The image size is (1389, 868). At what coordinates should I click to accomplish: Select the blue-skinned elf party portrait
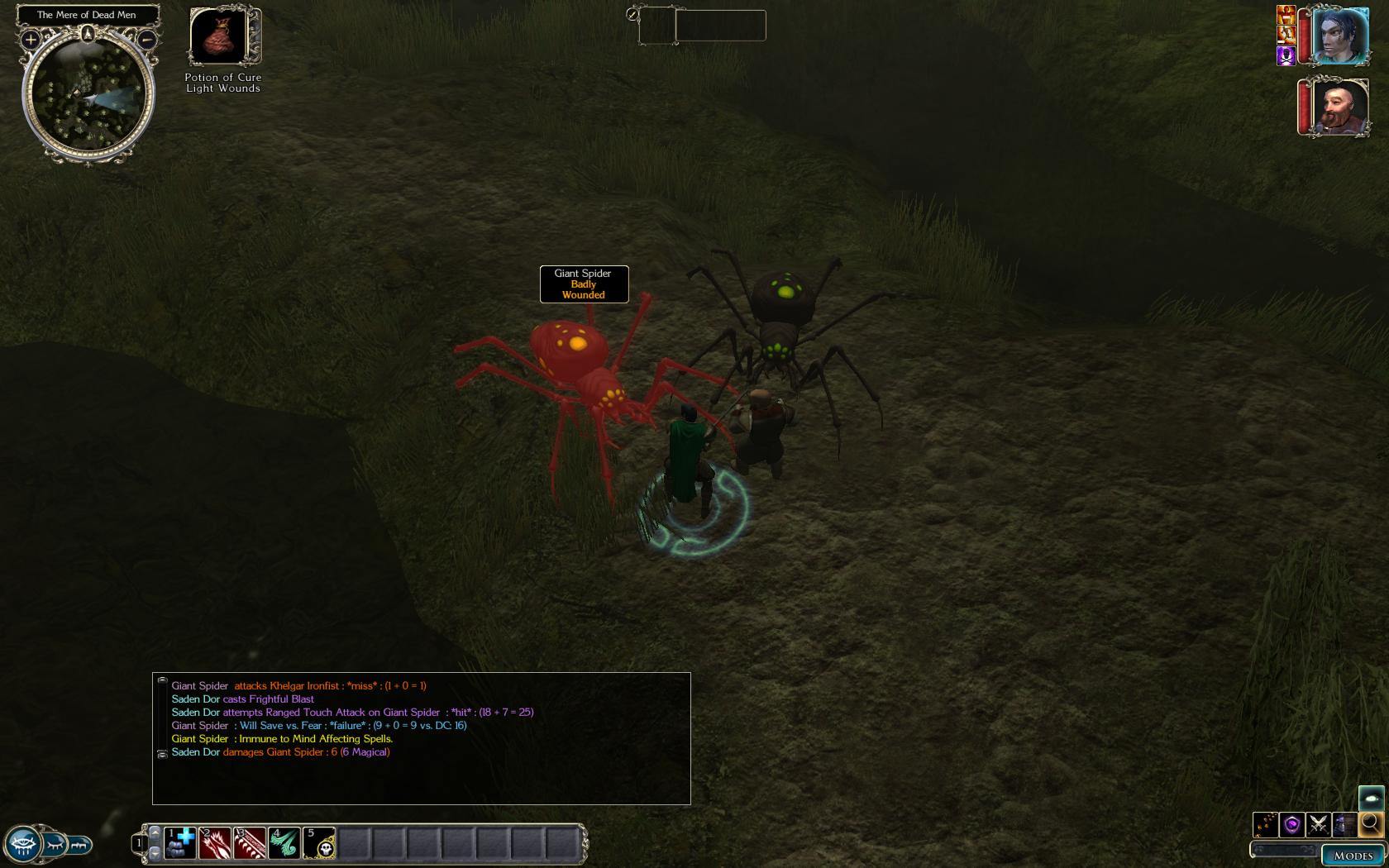coord(1339,36)
